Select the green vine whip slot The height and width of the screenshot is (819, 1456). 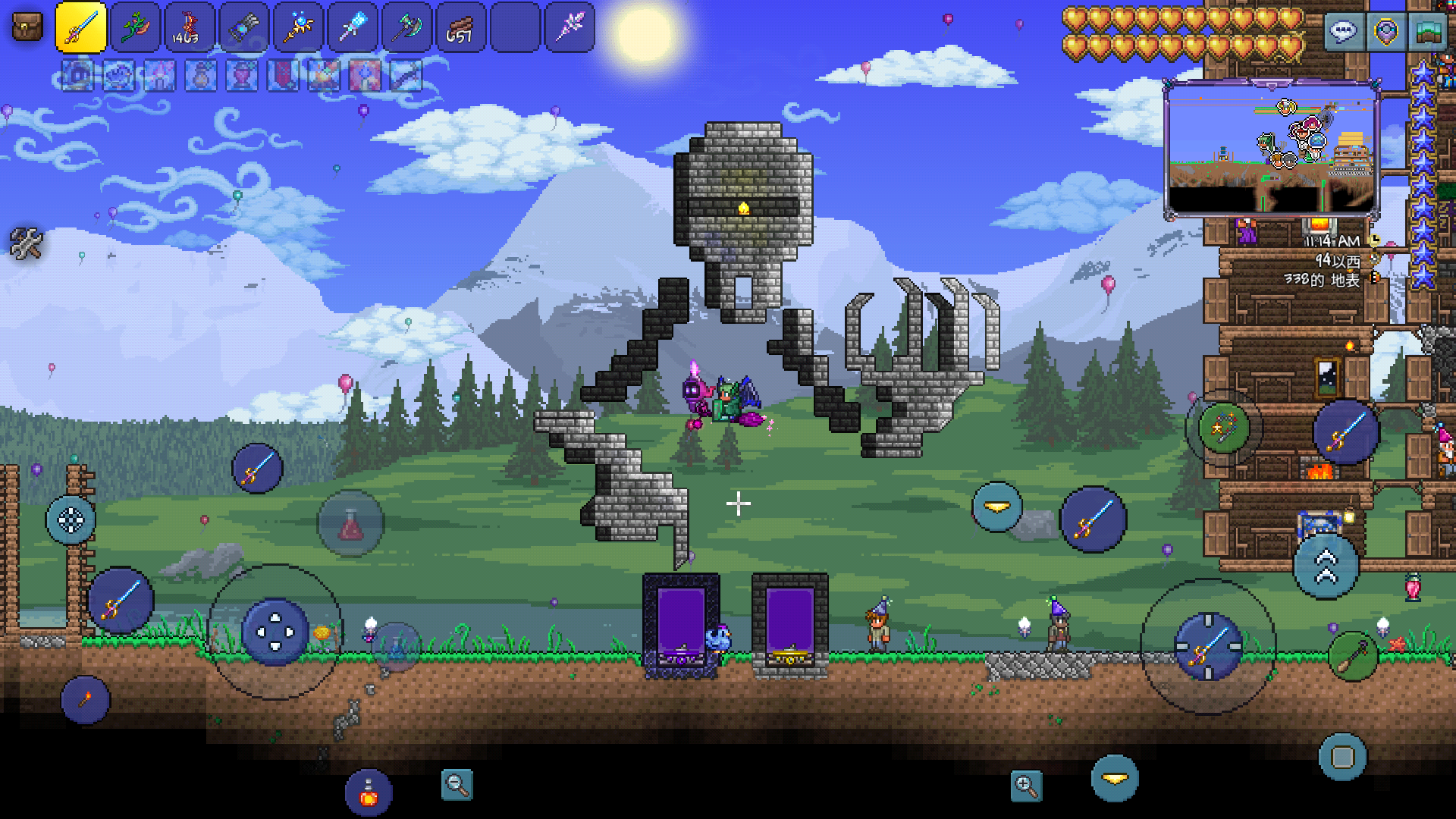tap(136, 28)
